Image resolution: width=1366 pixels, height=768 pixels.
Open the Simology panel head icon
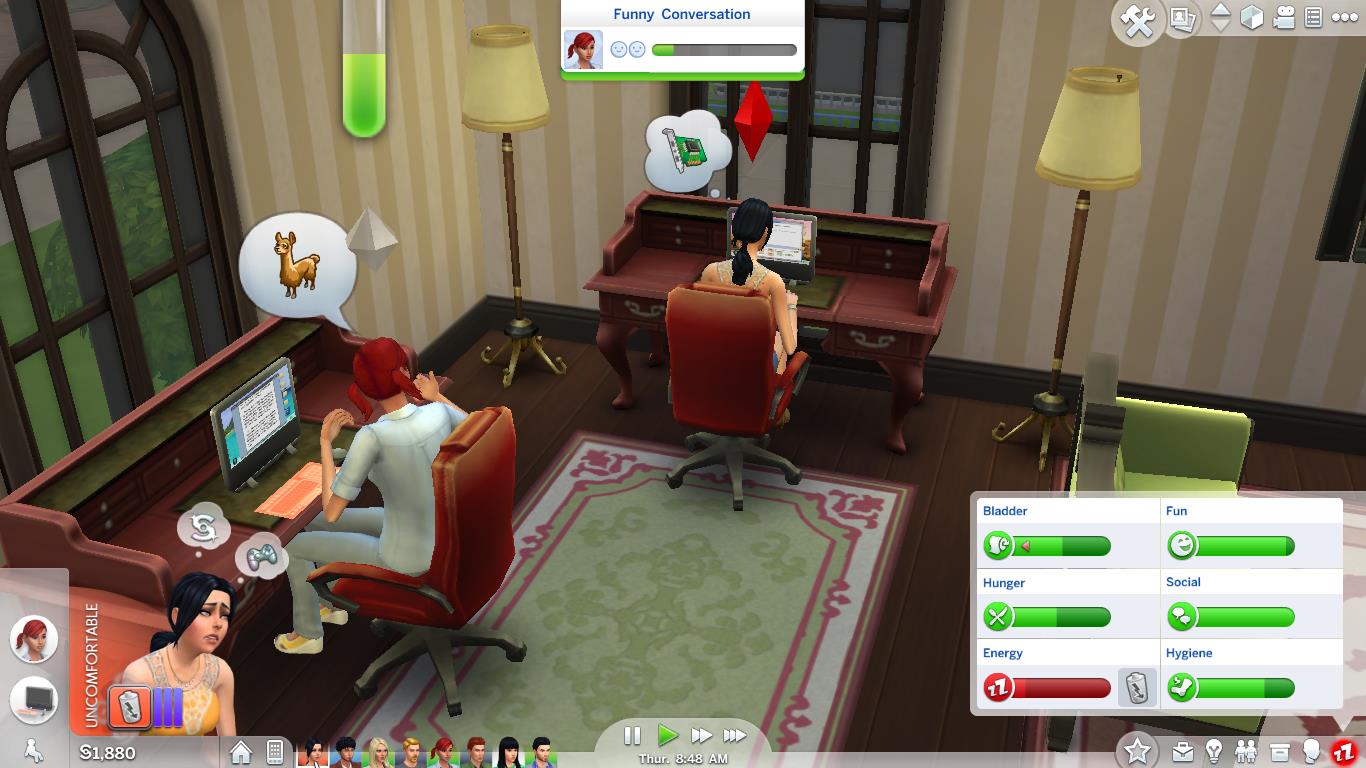[1311, 751]
